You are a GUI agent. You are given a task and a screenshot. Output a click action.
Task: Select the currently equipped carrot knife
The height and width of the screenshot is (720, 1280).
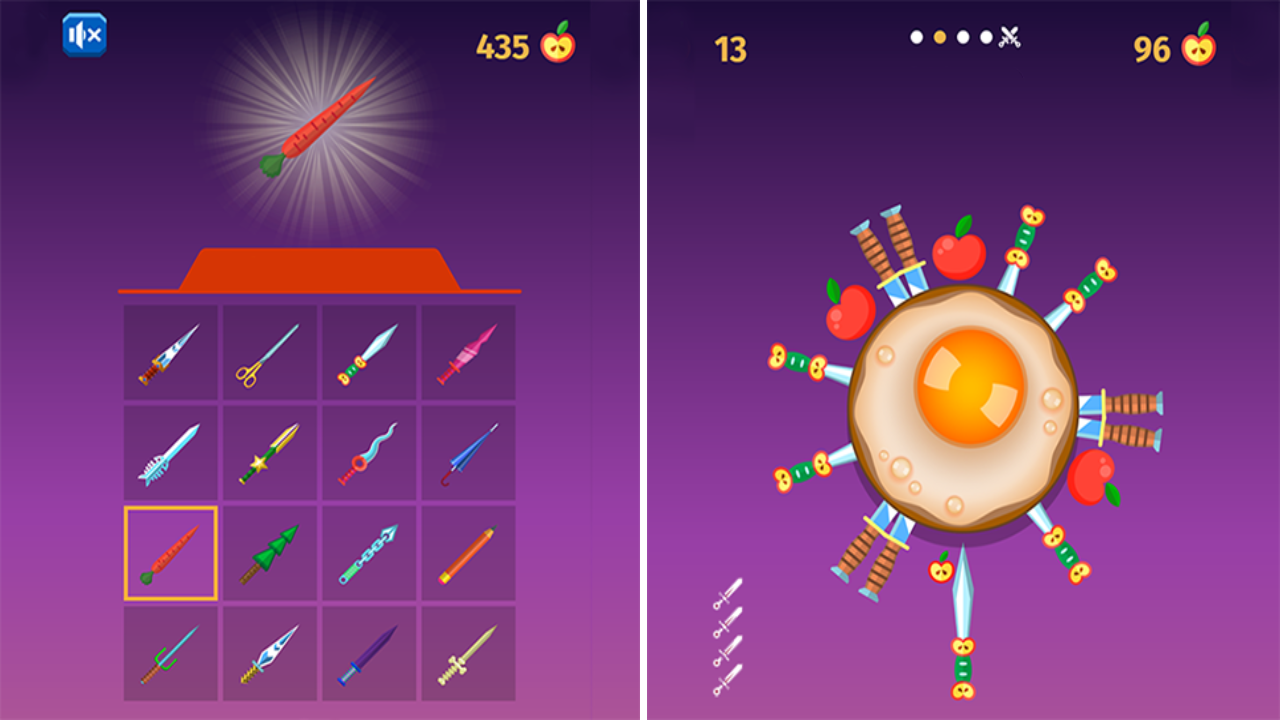tap(168, 552)
